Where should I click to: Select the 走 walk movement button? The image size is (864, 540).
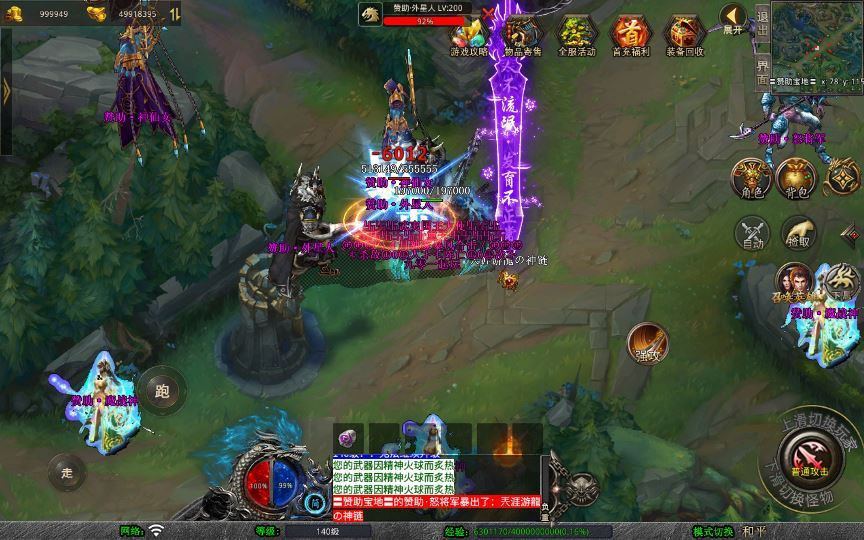click(68, 472)
